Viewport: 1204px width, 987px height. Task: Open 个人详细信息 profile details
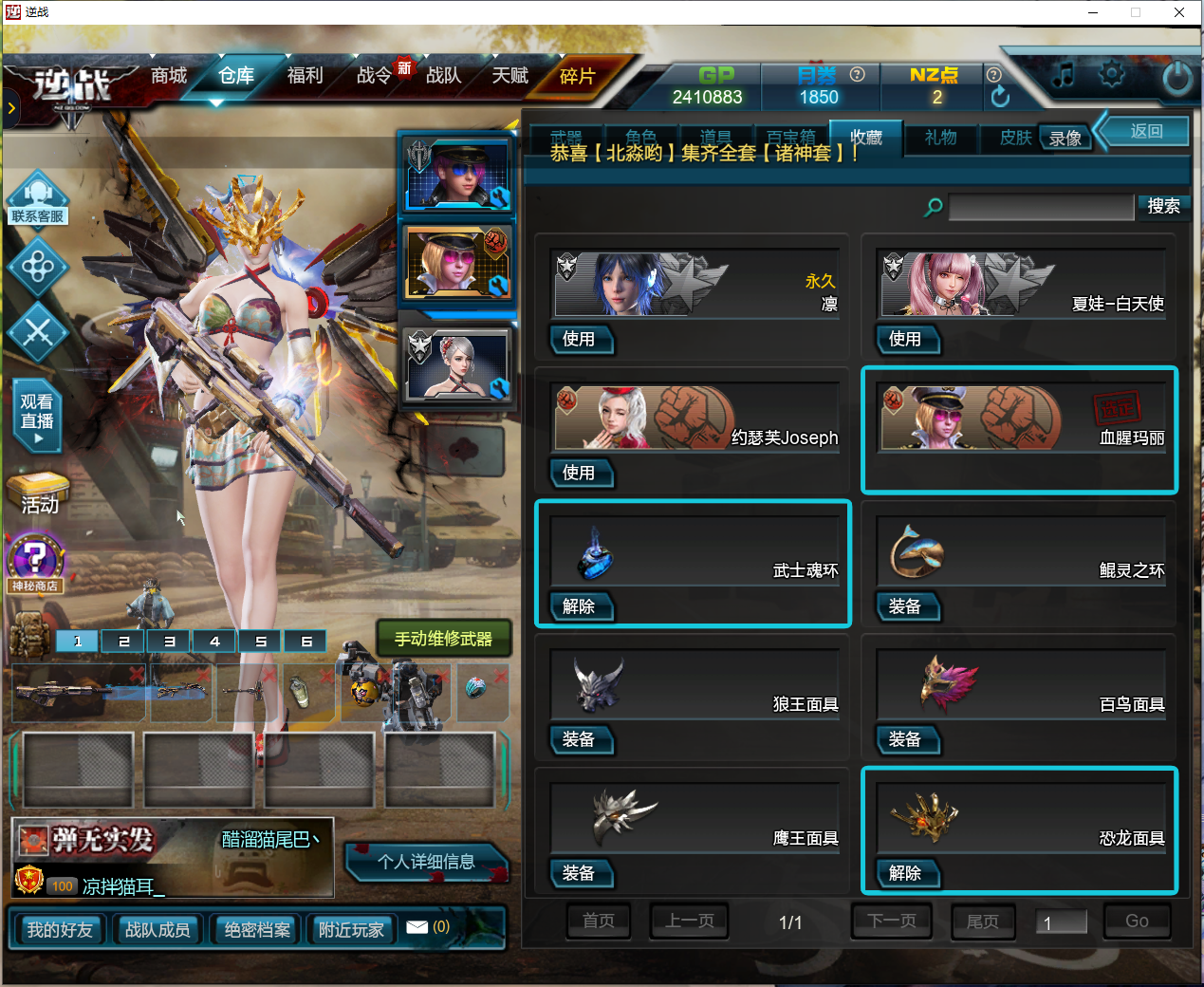426,862
